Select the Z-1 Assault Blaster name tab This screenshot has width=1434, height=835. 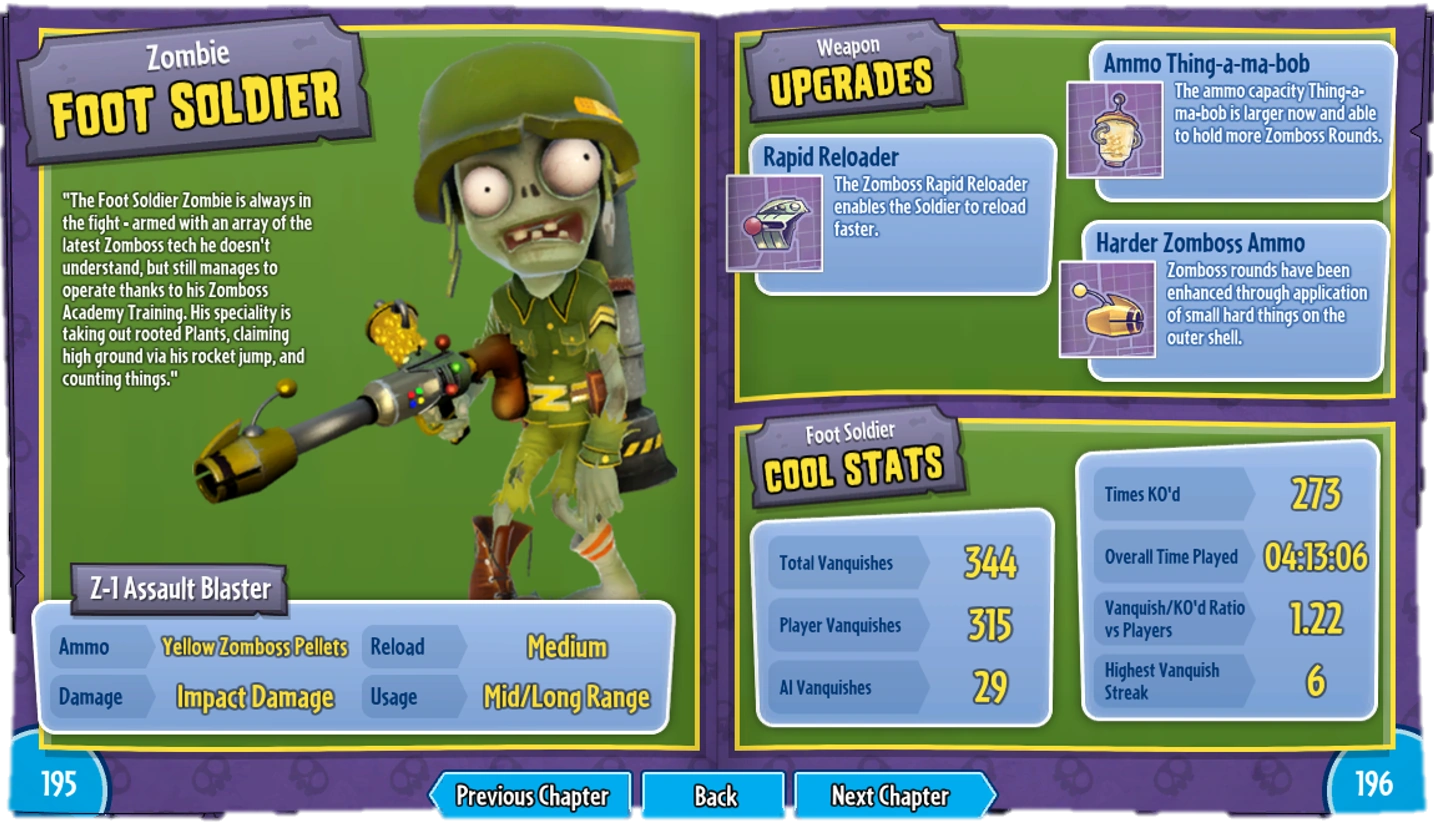point(178,590)
